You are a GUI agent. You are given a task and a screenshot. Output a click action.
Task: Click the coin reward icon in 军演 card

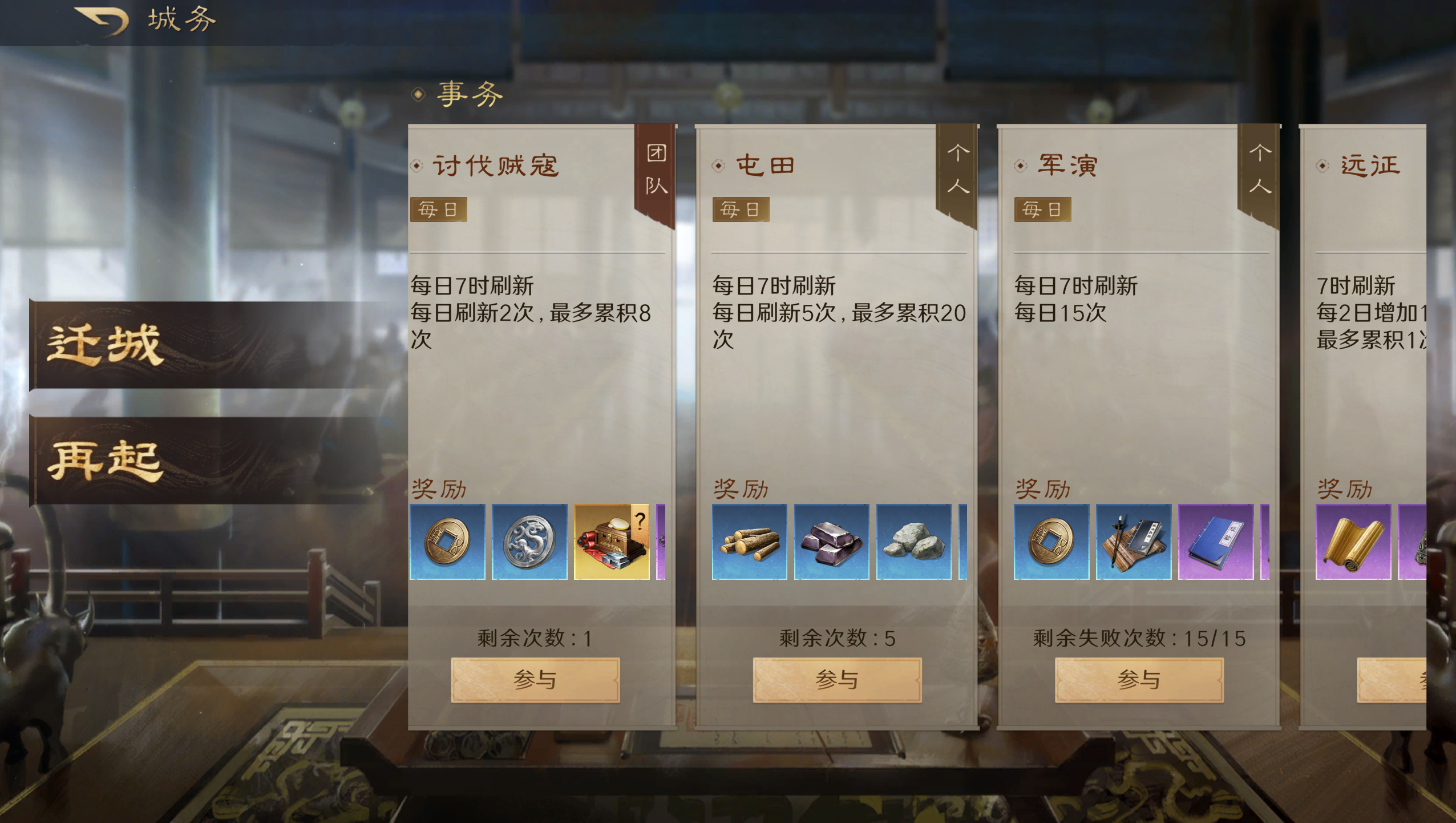pos(1051,541)
